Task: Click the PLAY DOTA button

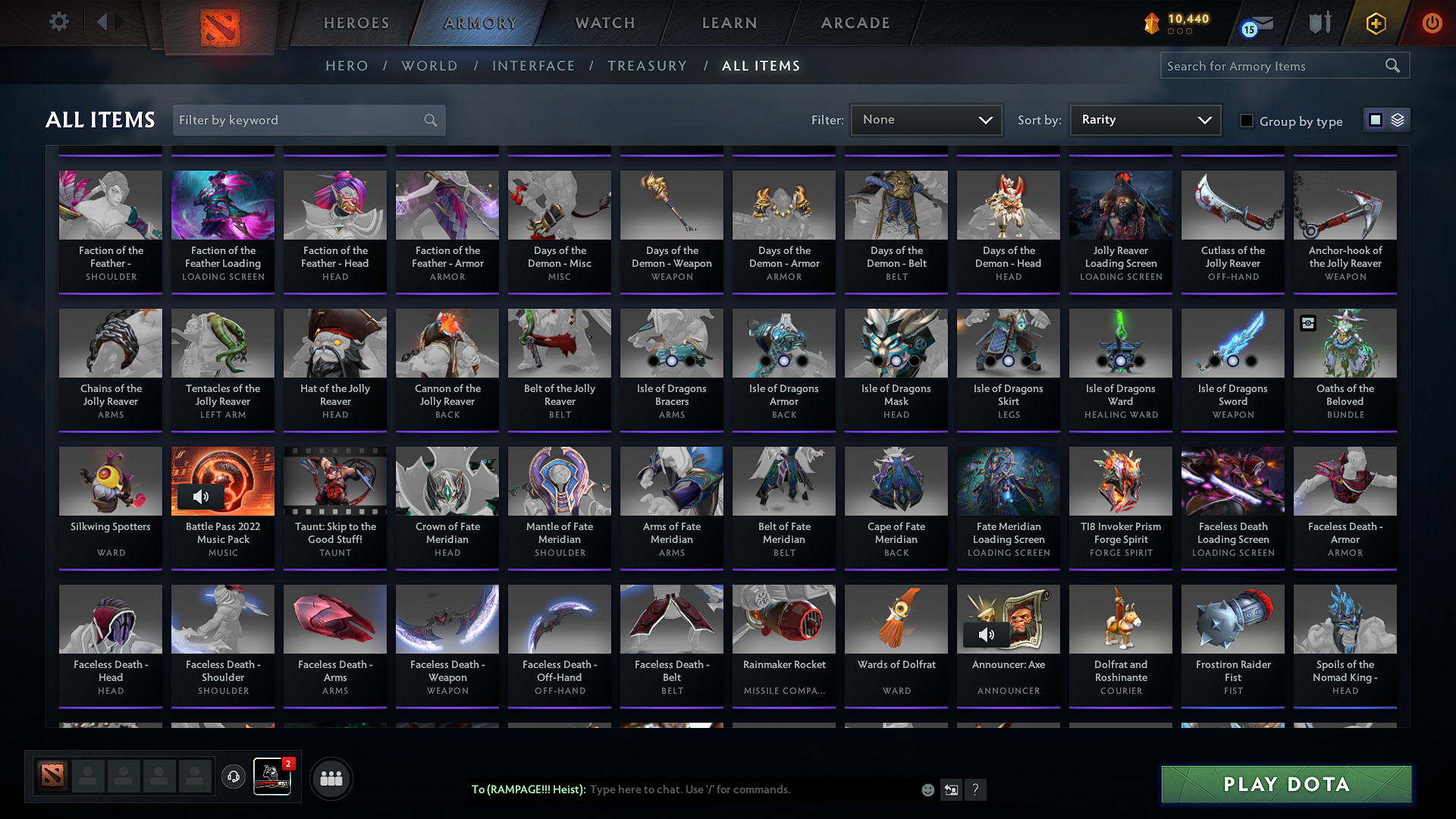Action: point(1285,785)
